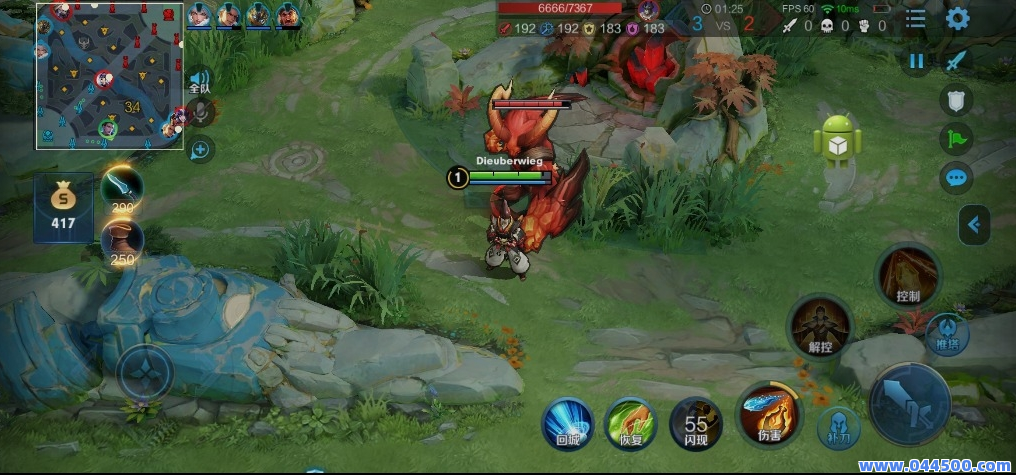Screen dimensions: 1016x475
Task: Use the 恢复 heal ability
Action: tap(632, 422)
